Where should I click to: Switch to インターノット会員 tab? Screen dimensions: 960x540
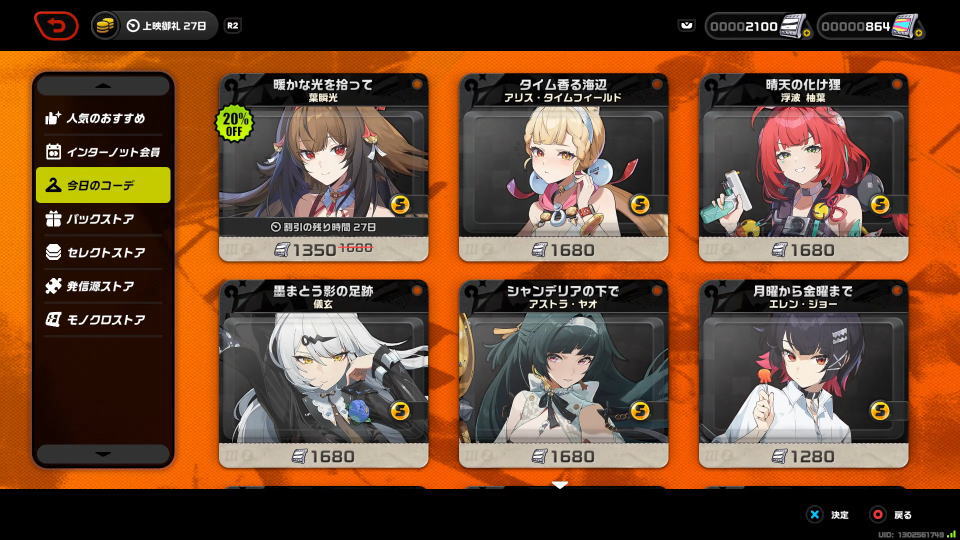(103, 152)
